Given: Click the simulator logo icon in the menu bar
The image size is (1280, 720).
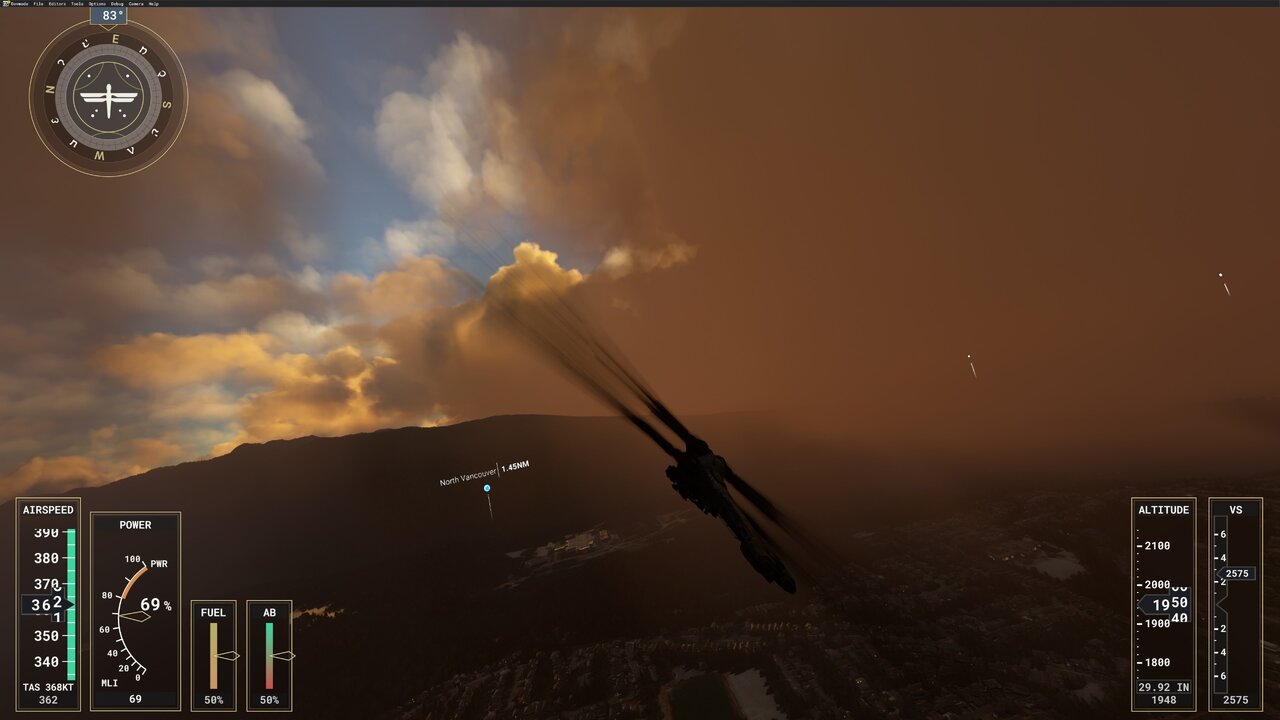Looking at the screenshot, I should [x=6, y=4].
